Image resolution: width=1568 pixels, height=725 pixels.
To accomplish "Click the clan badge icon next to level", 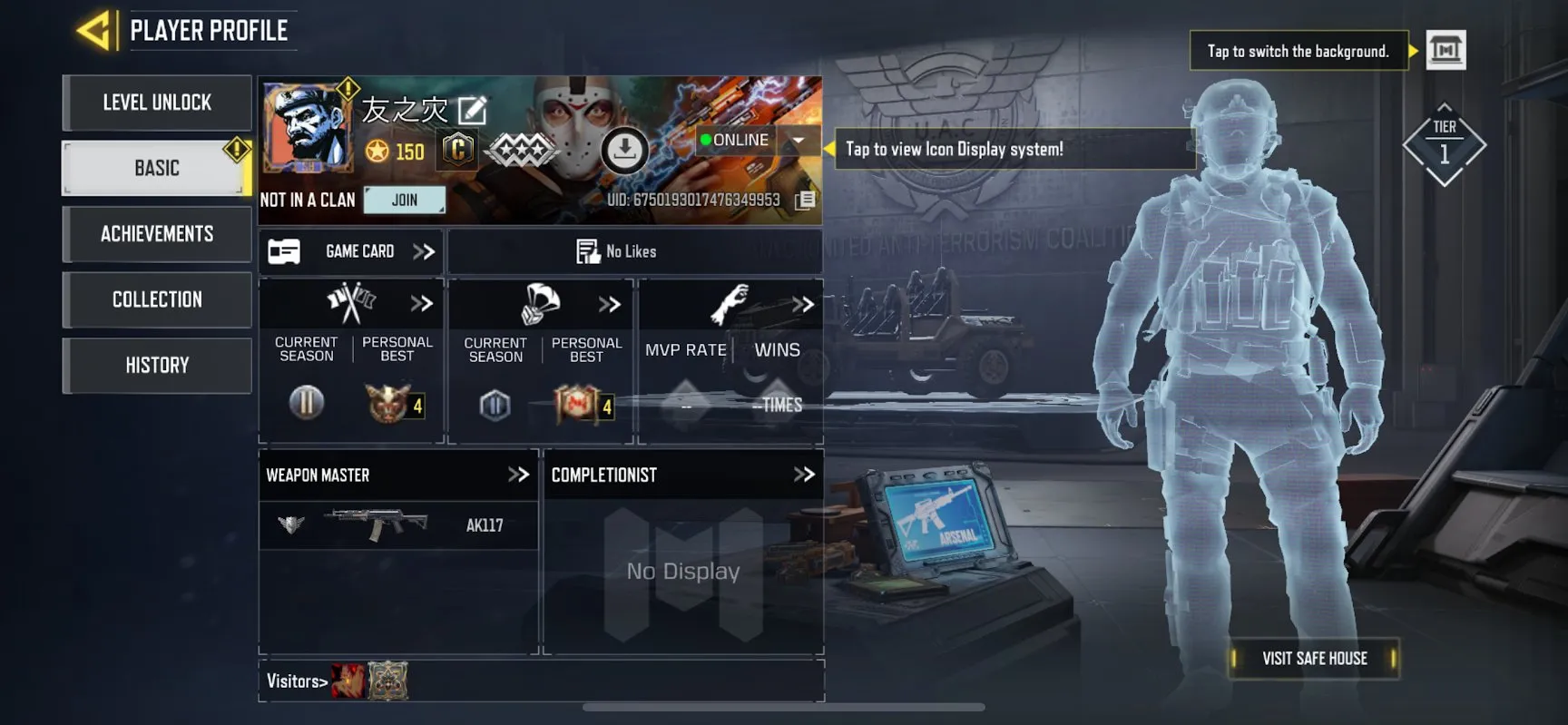I will [x=456, y=149].
